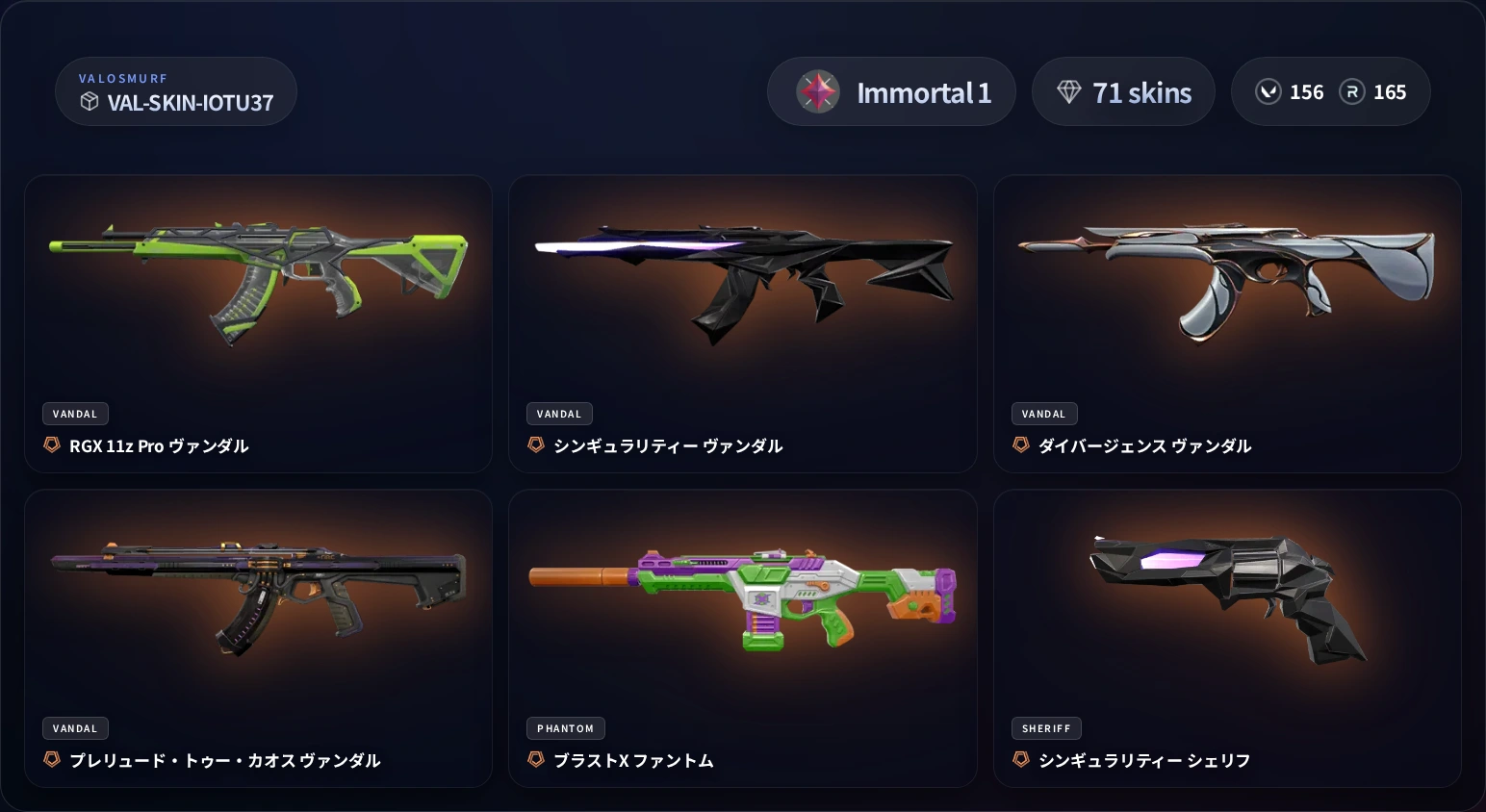Select the VANDAL badge on the RGX card
This screenshot has height=812, width=1486.
pyautogui.click(x=75, y=414)
